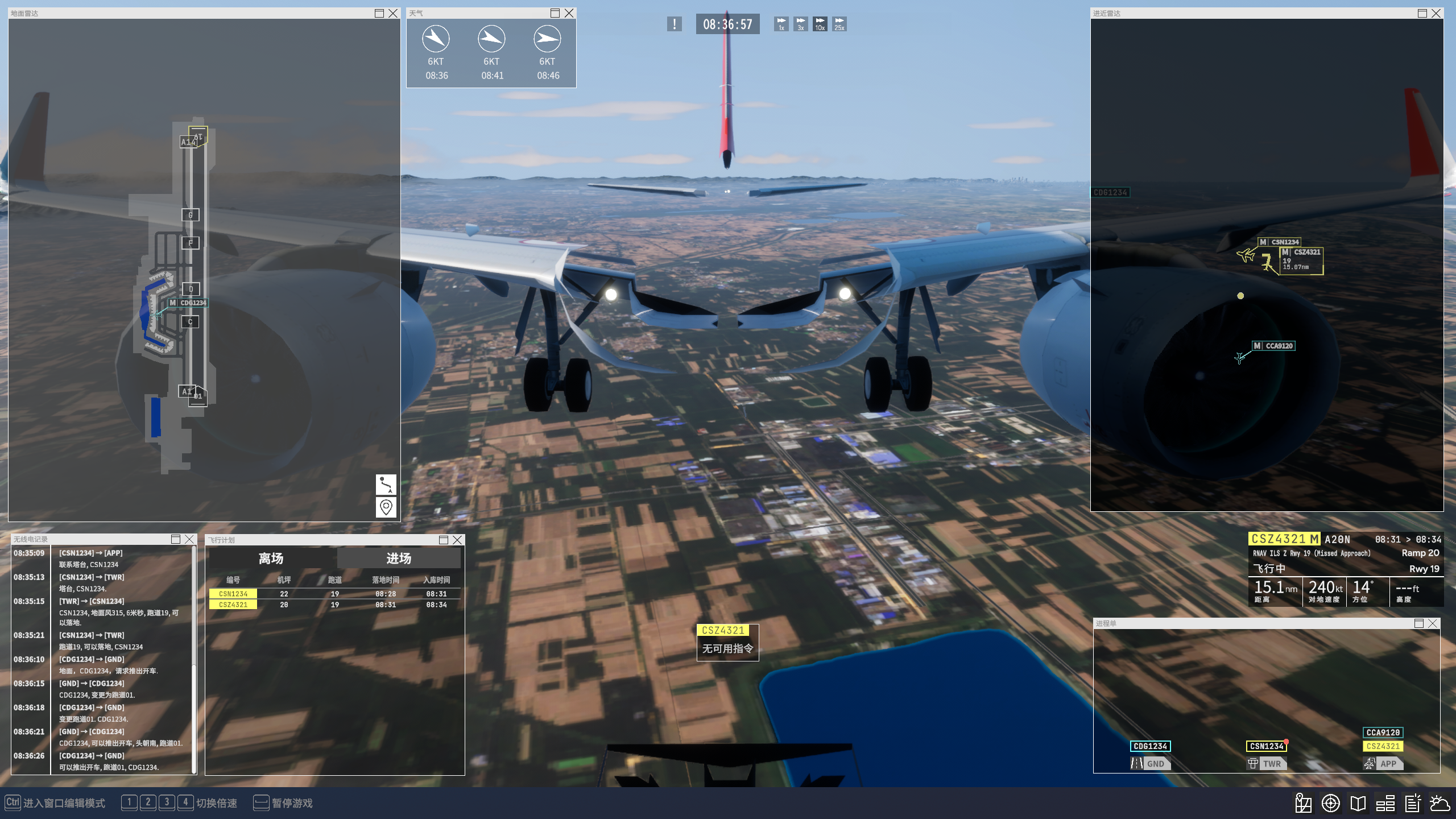Screen dimensions: 1456x819
Task: Close the ground radar window
Action: pyautogui.click(x=393, y=13)
